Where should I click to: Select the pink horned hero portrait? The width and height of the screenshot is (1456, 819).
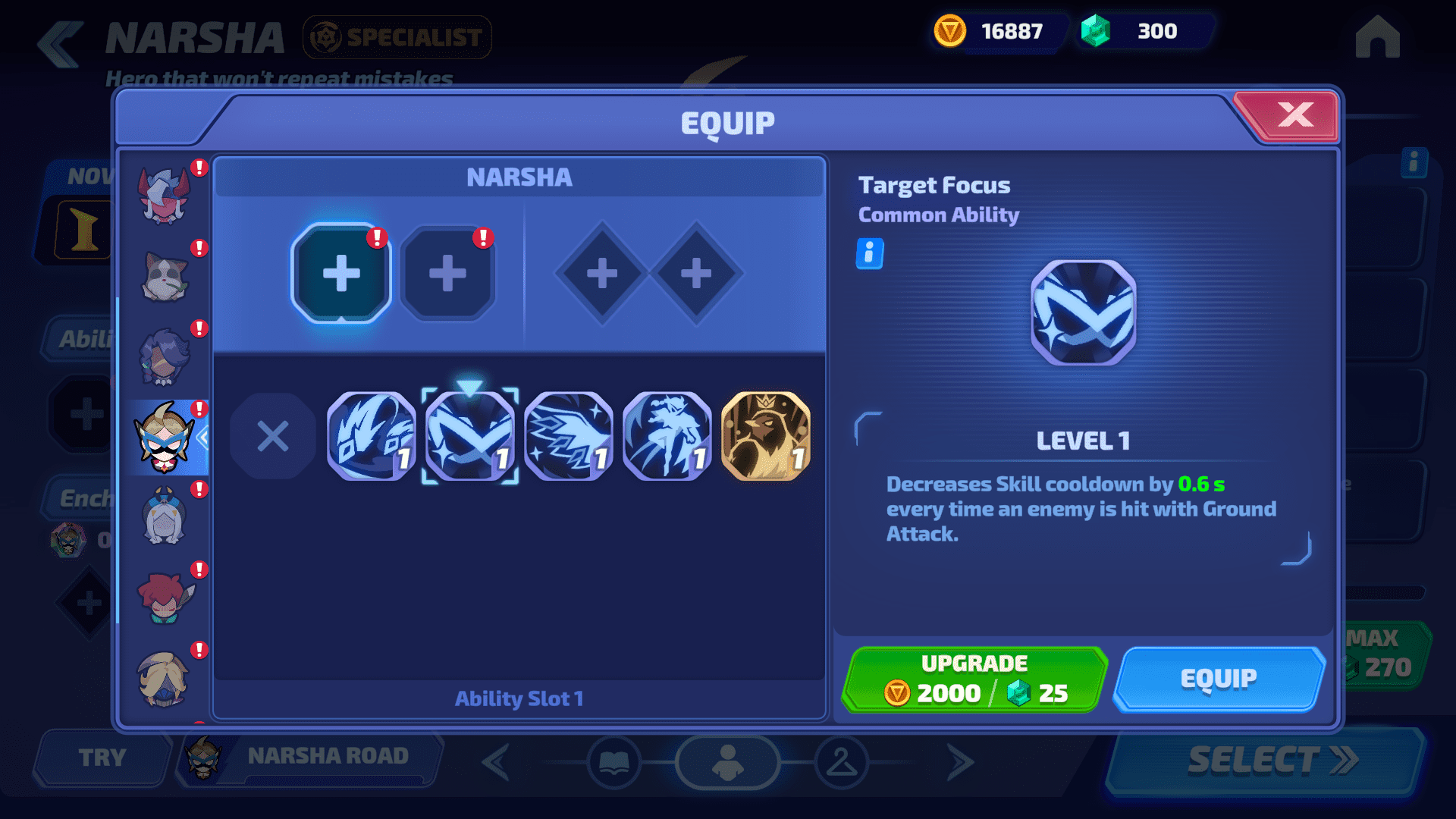165,196
